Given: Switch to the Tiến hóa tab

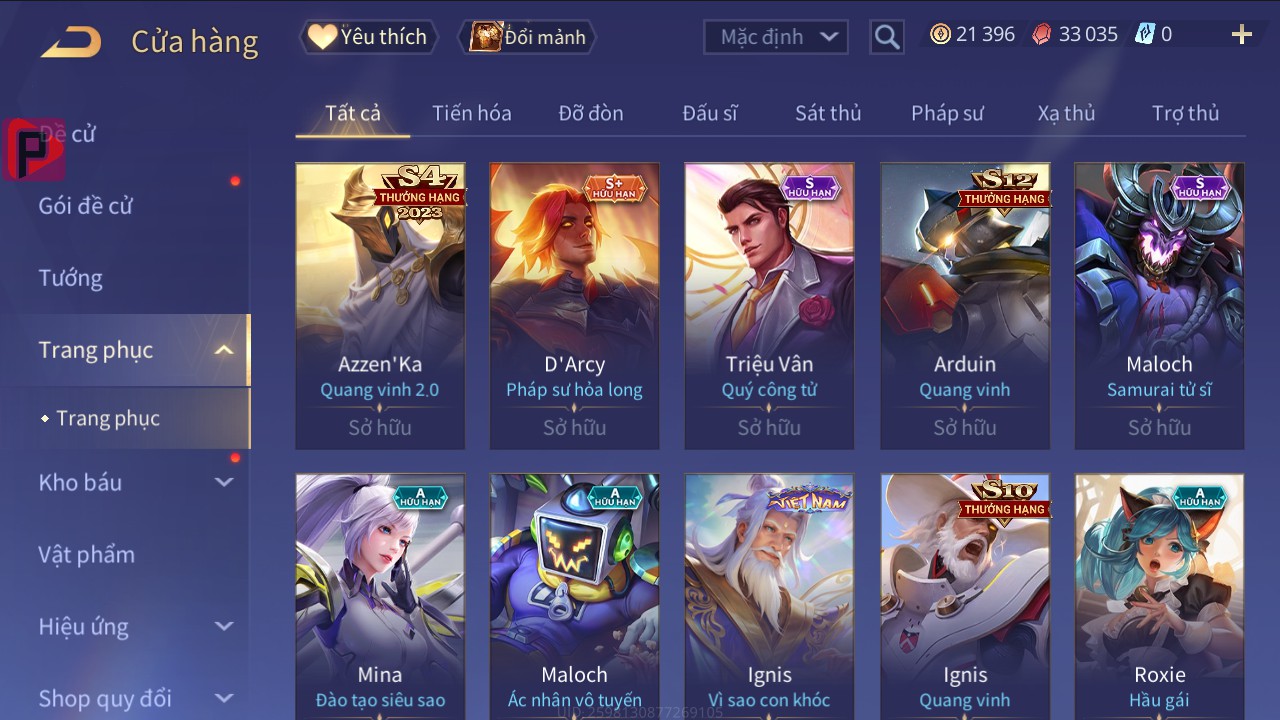Looking at the screenshot, I should click(471, 113).
